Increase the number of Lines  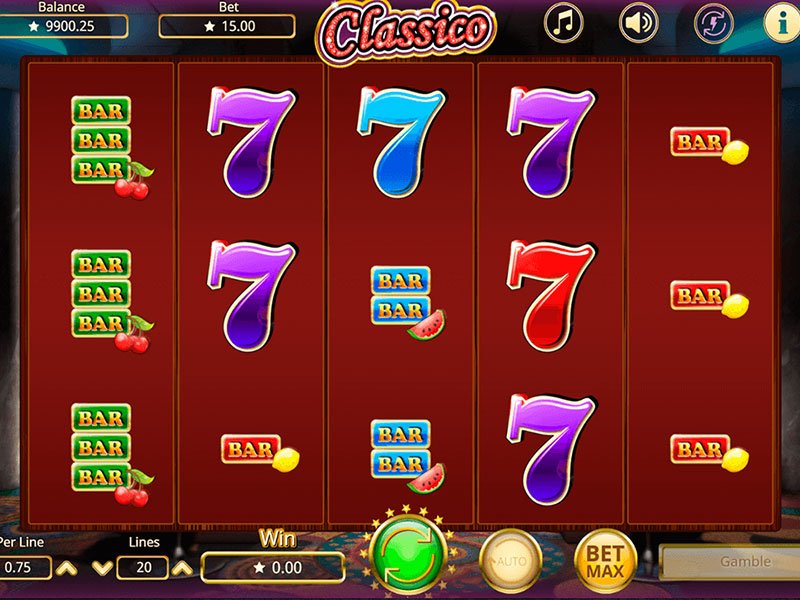[x=182, y=568]
